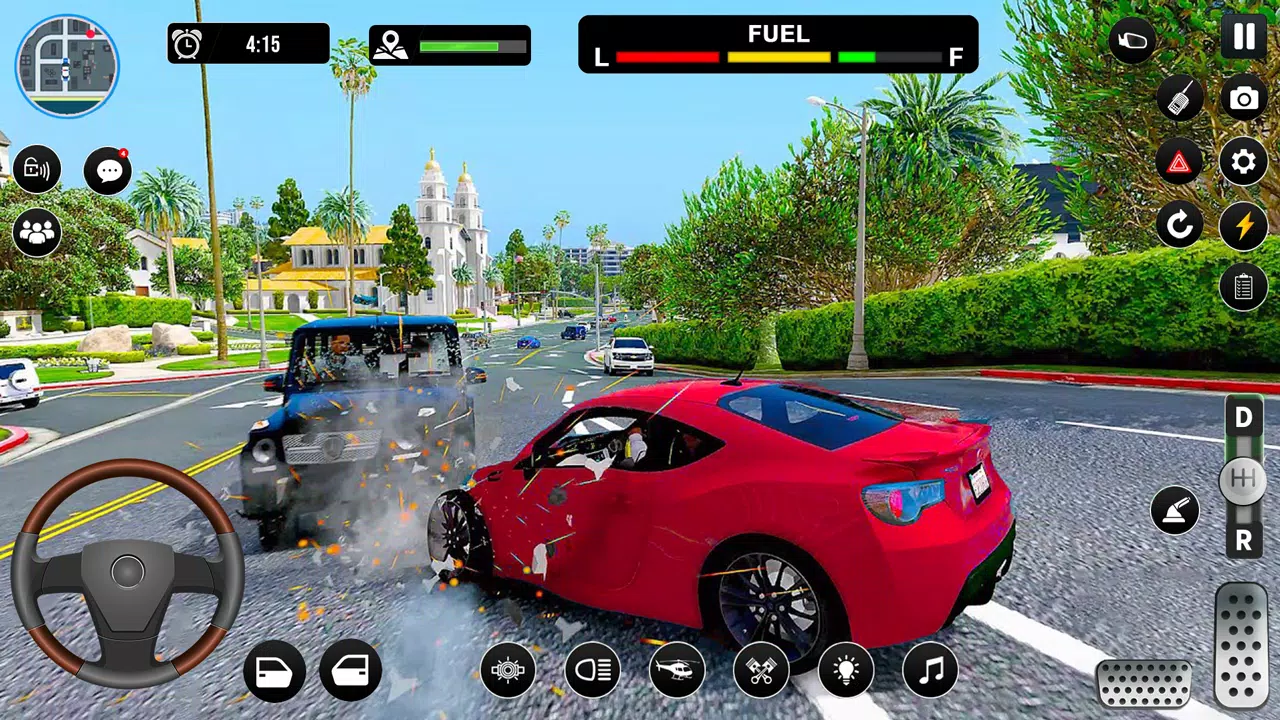Open the crossed pistons engine icon
This screenshot has height=720, width=1280.
[x=761, y=669]
